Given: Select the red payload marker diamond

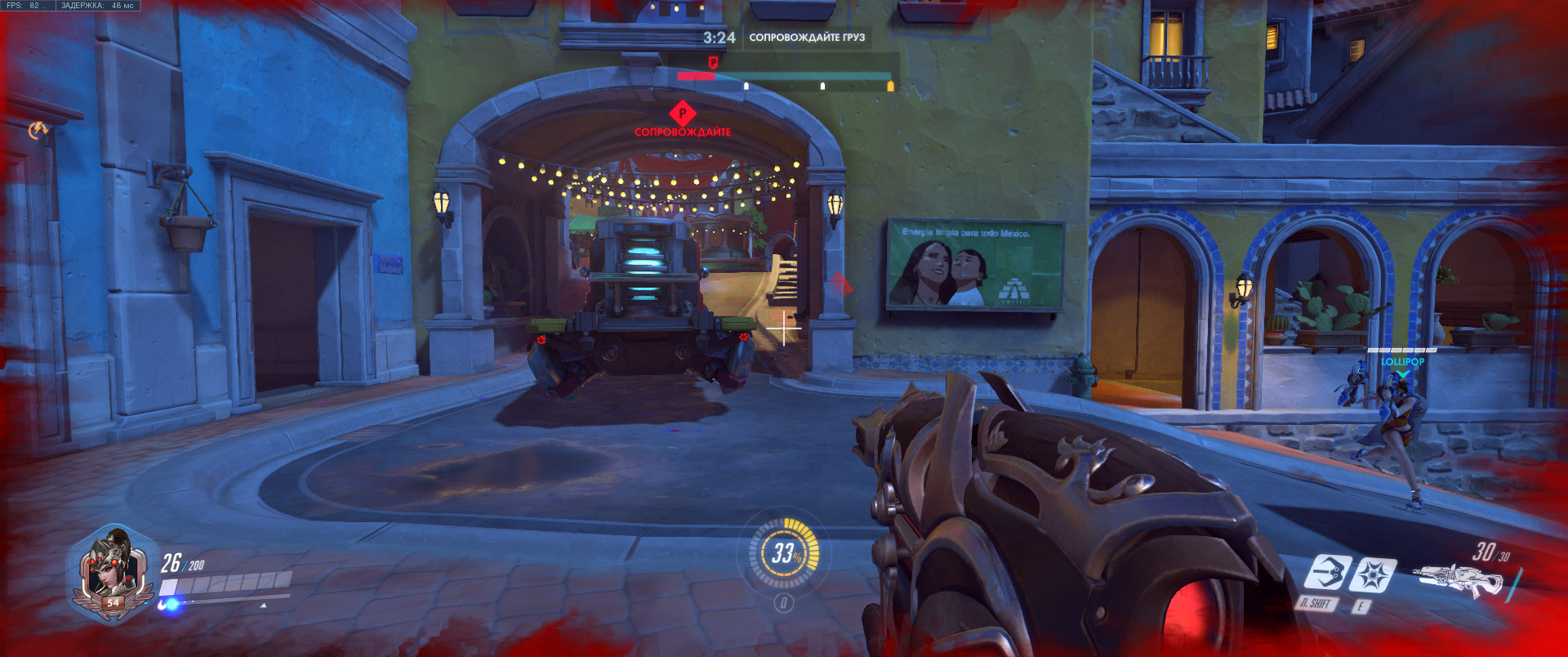Looking at the screenshot, I should click(x=684, y=111).
